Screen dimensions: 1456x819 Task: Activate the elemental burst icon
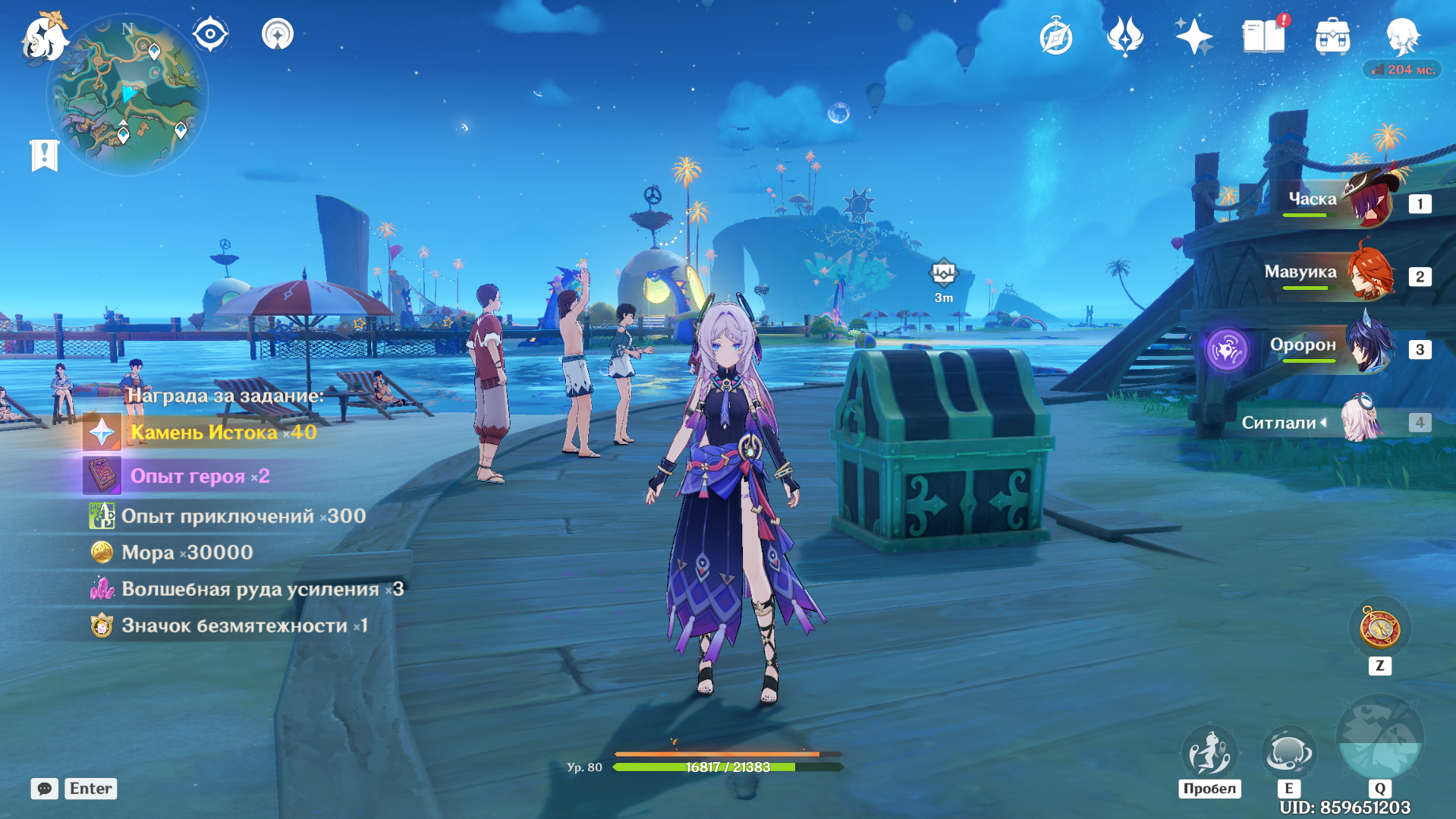[x=1379, y=738]
